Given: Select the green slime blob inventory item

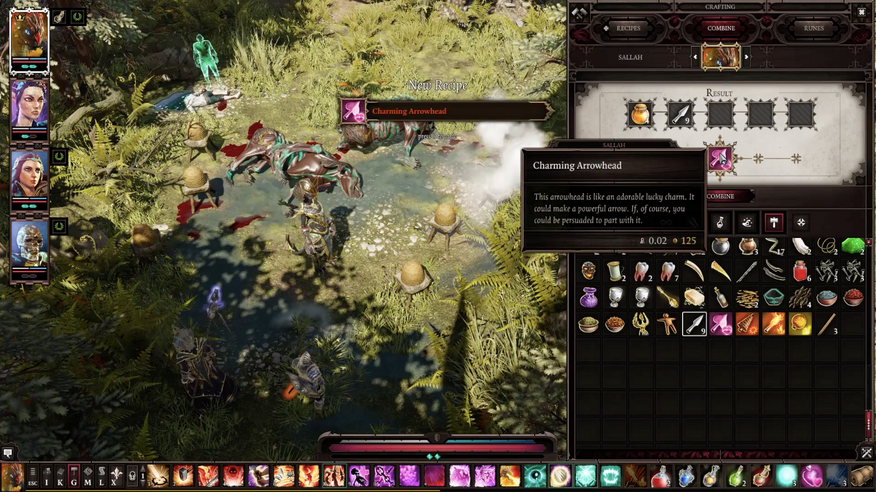Looking at the screenshot, I should [852, 246].
